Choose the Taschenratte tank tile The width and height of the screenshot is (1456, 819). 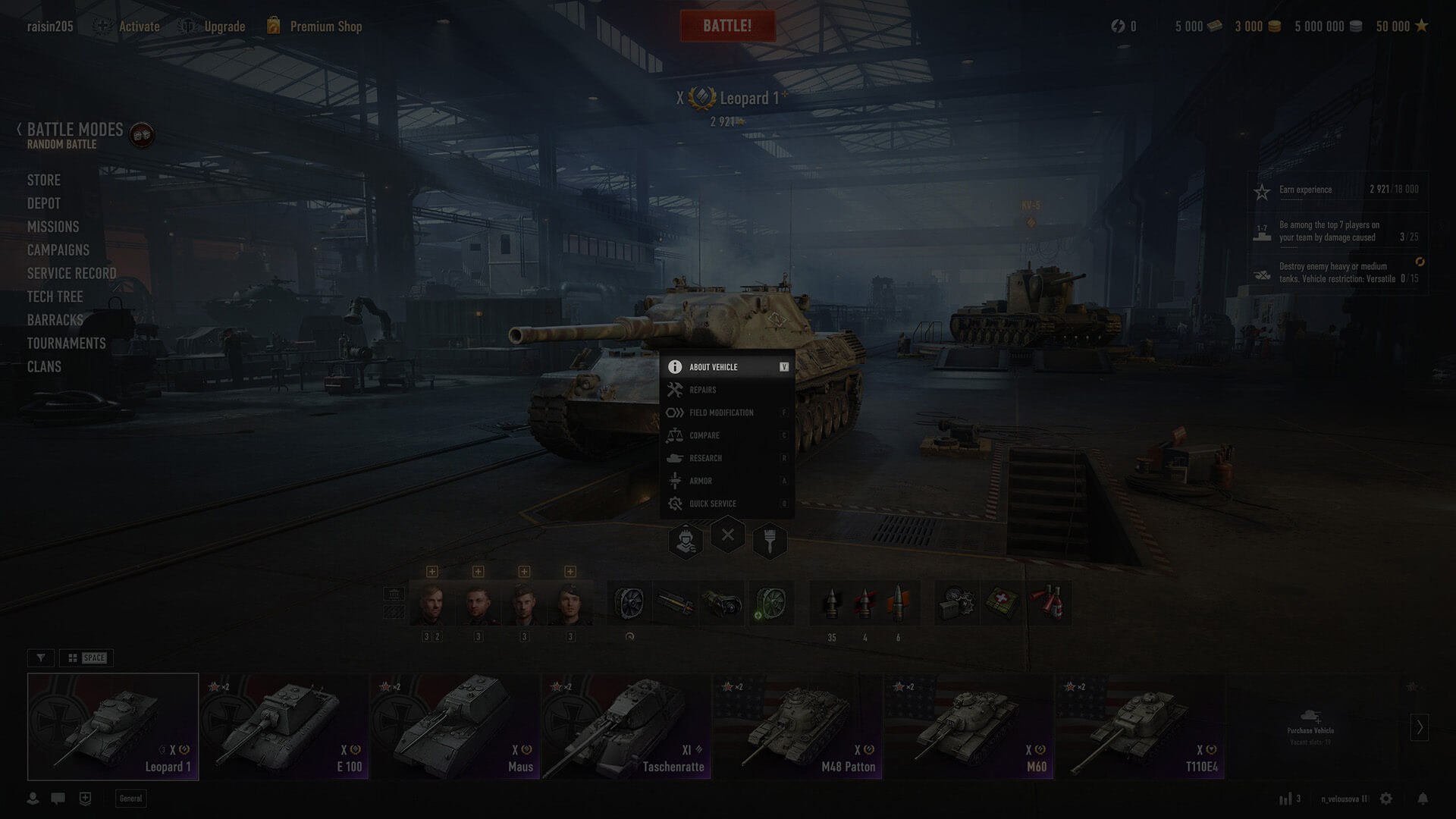(x=626, y=726)
